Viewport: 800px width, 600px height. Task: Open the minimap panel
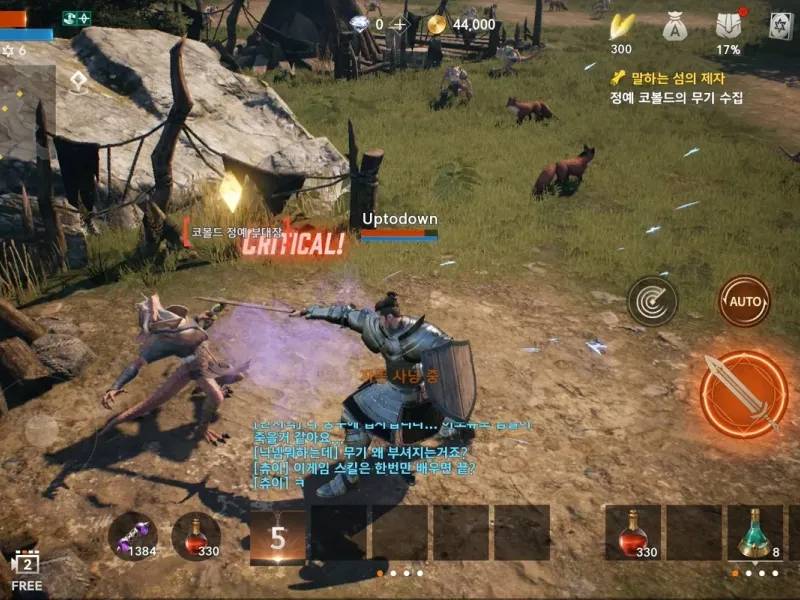27,112
